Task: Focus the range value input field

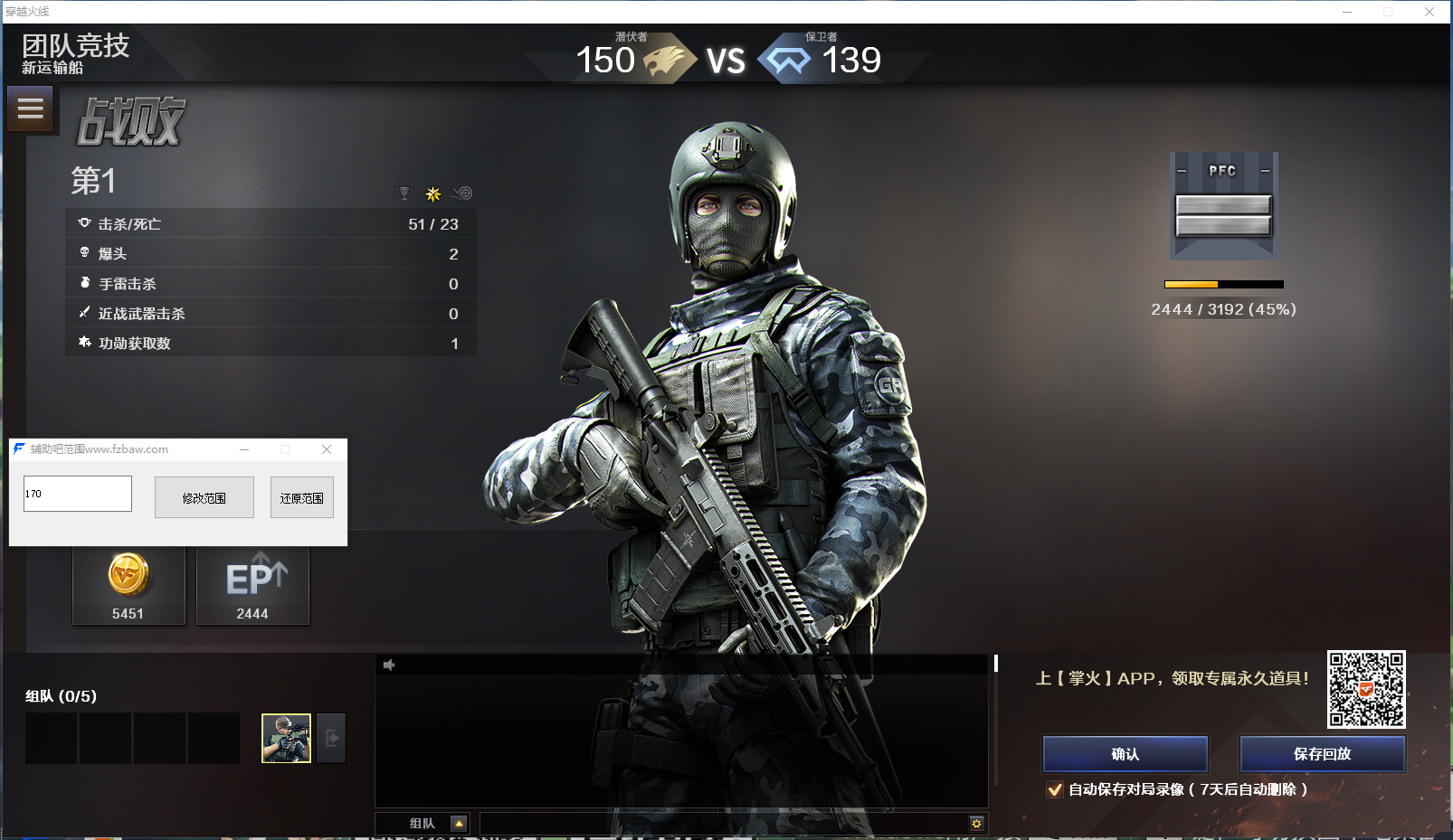Action: coord(78,494)
